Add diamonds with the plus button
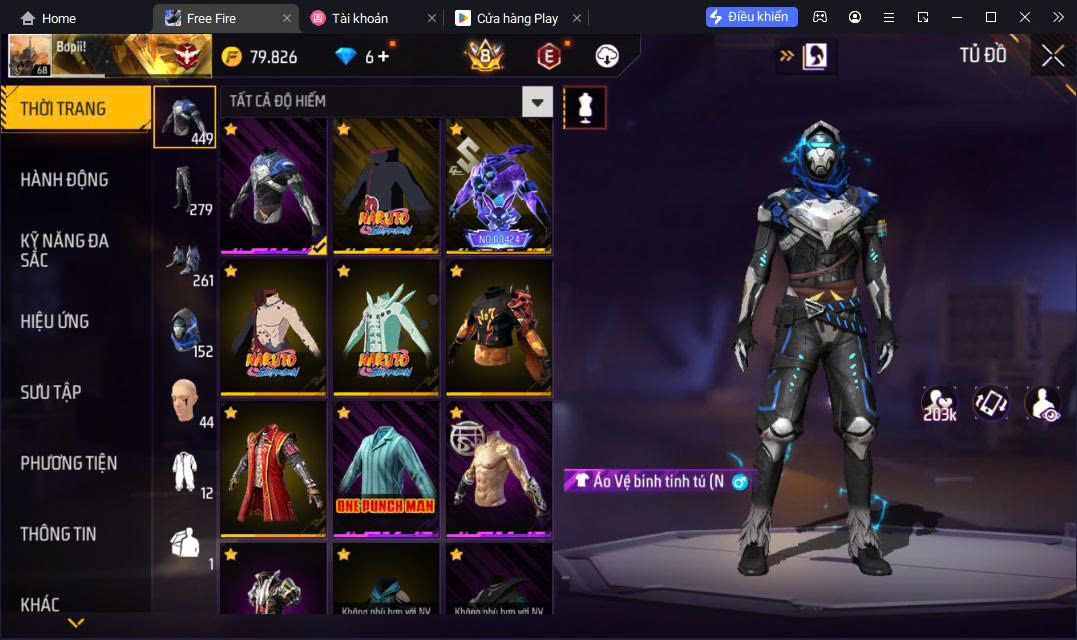 (x=383, y=57)
